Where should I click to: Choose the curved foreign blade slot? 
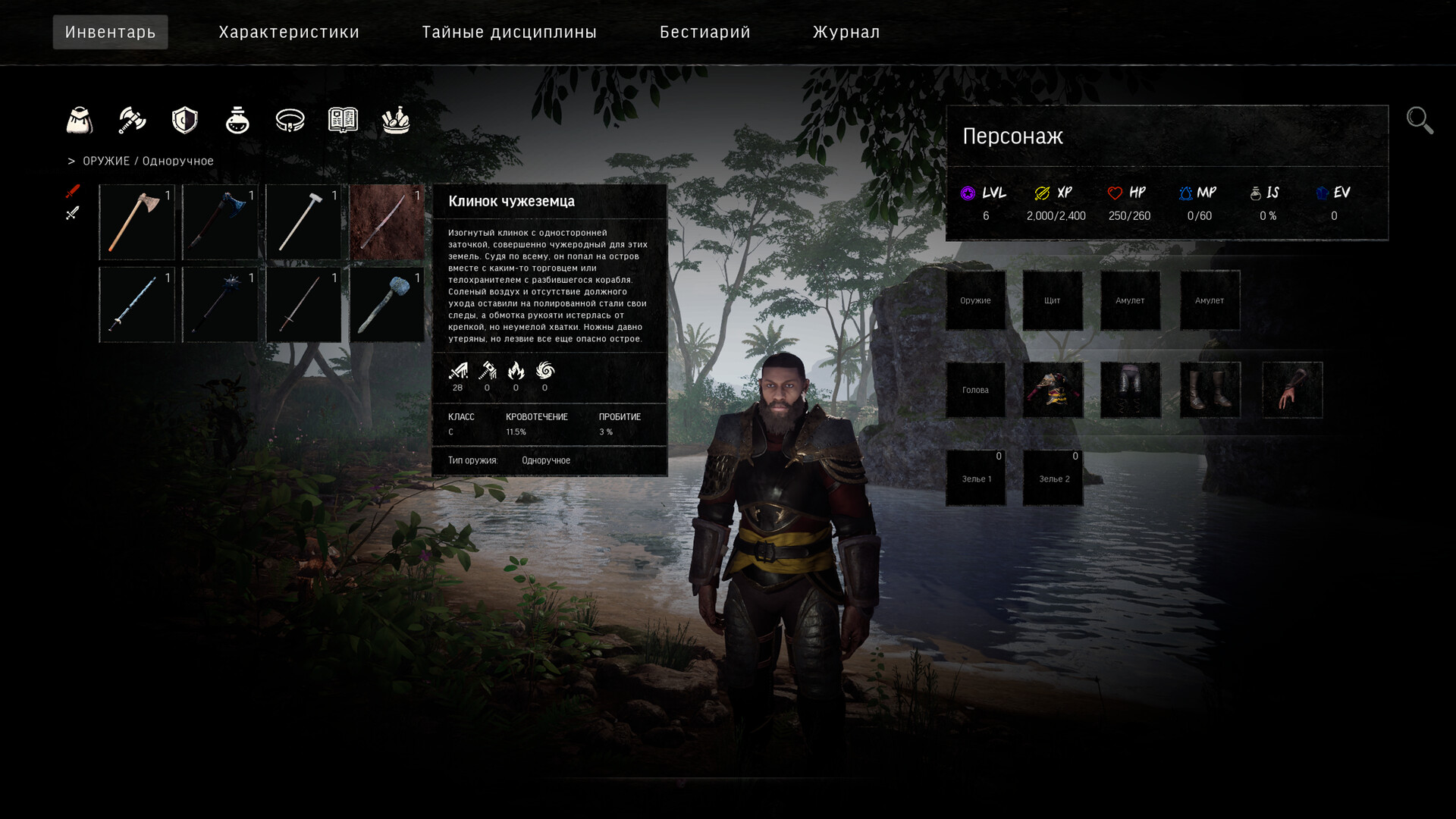point(387,222)
